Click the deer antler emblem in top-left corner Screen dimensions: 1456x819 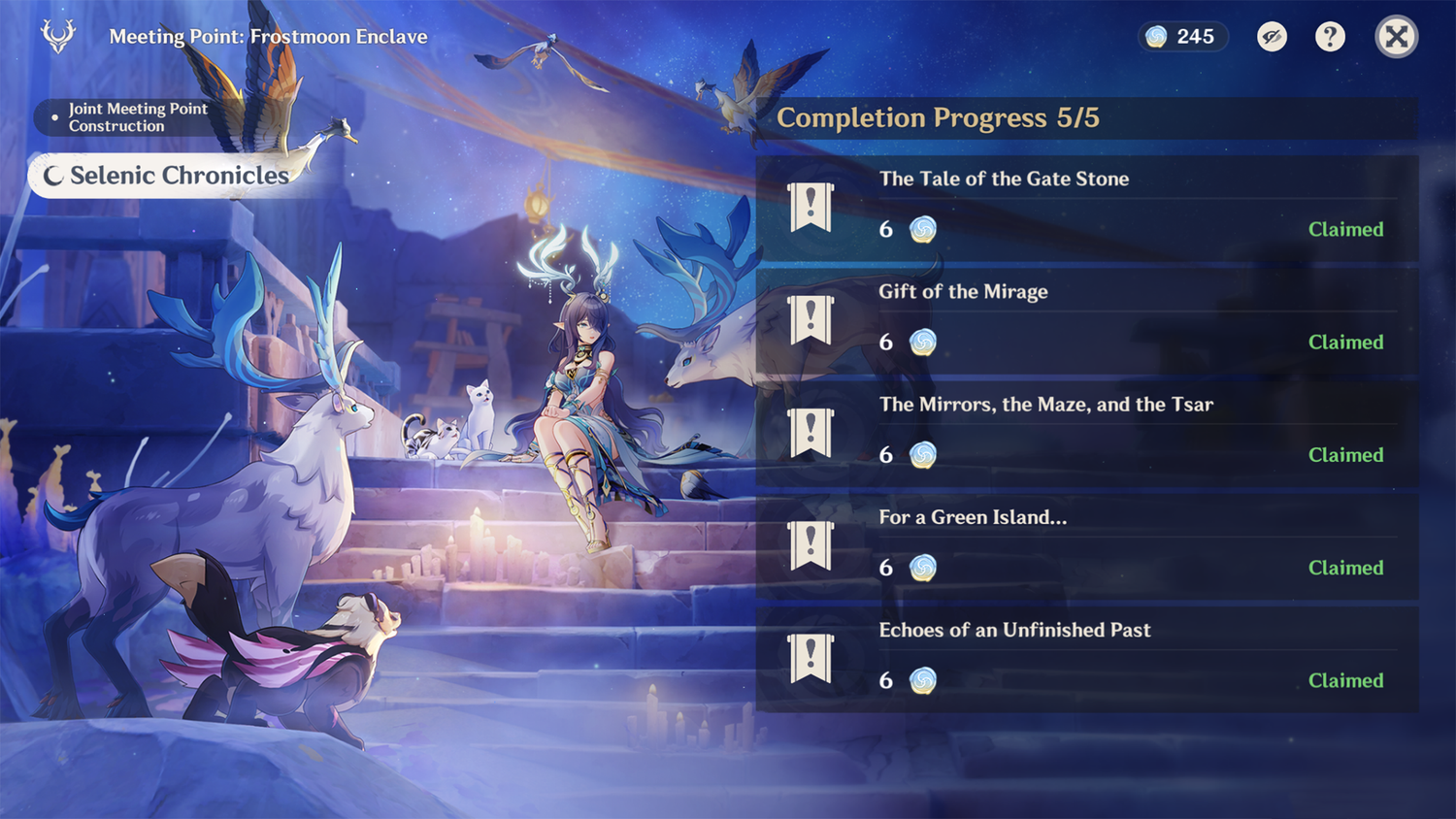[57, 36]
